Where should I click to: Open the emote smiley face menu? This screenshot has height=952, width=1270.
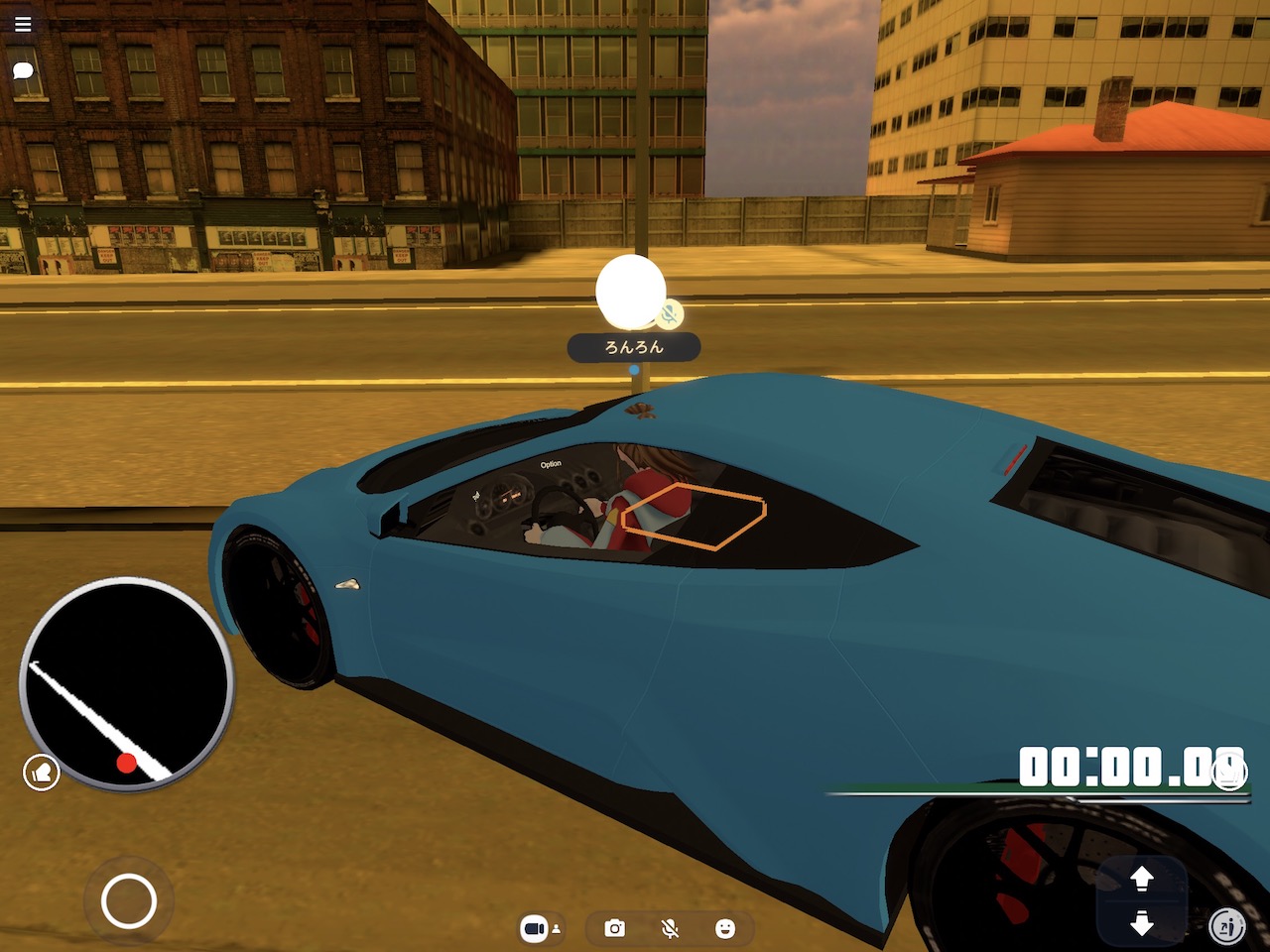pos(725,928)
